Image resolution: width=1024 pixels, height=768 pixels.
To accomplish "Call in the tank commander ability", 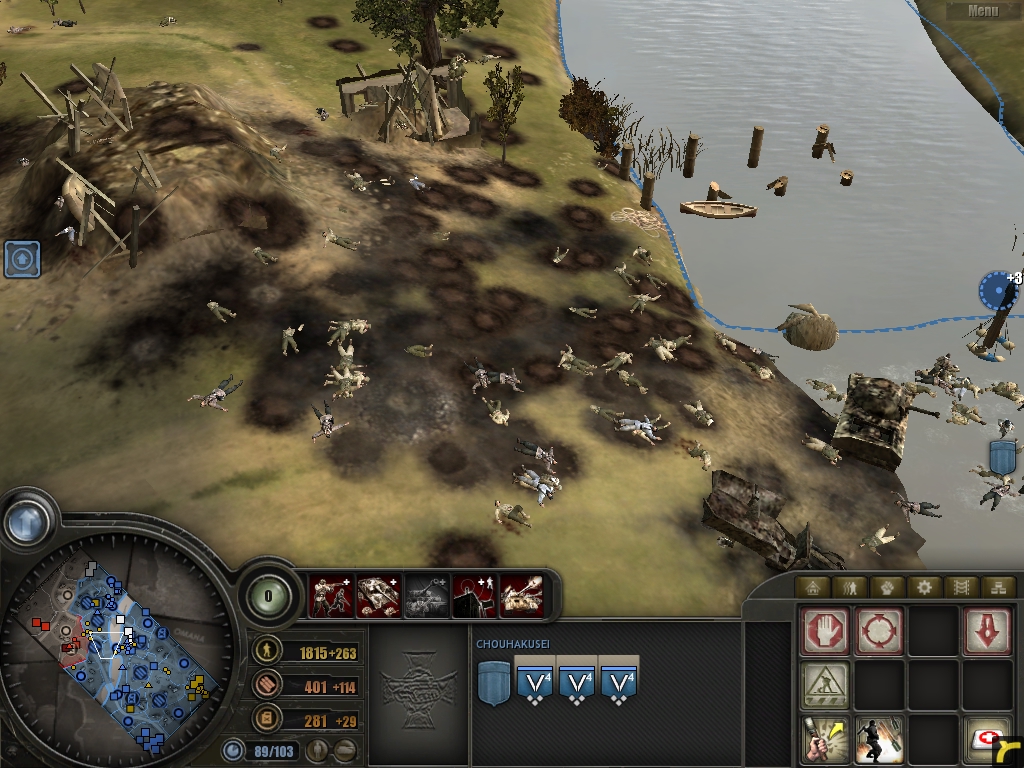I will click(378, 595).
